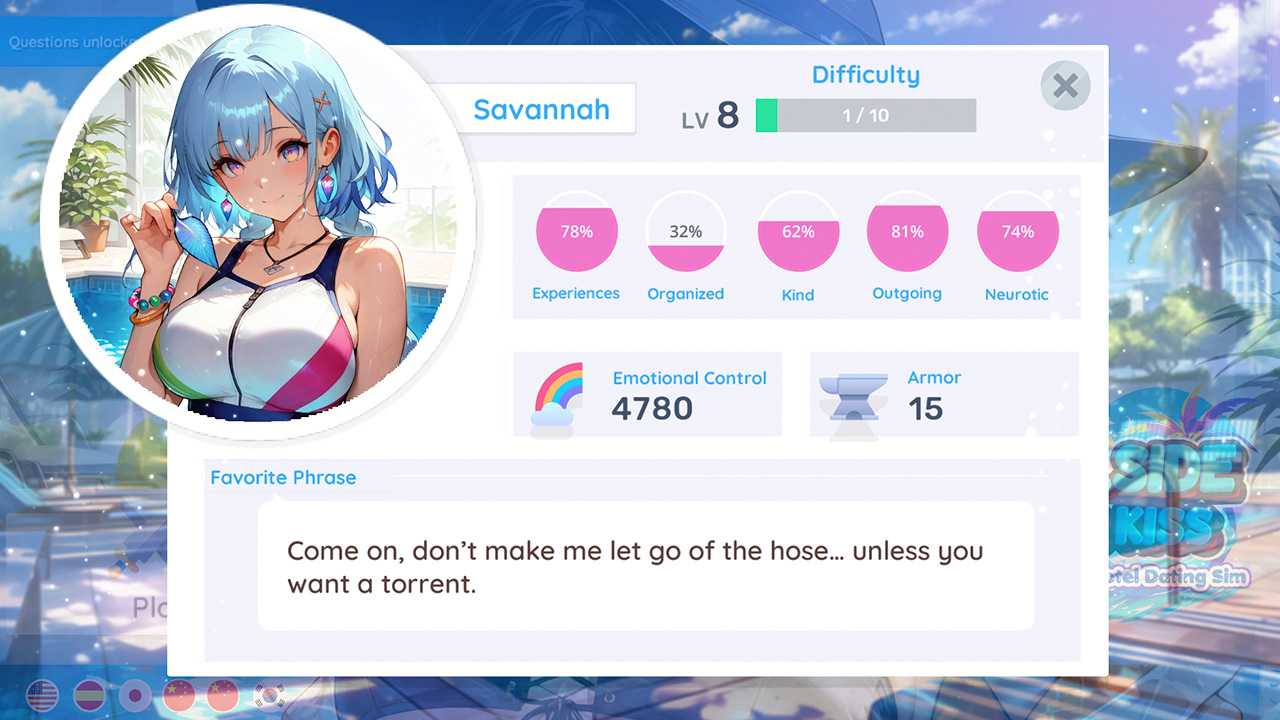Click the Savannah name plate
Image resolution: width=1280 pixels, height=720 pixels.
pos(541,109)
